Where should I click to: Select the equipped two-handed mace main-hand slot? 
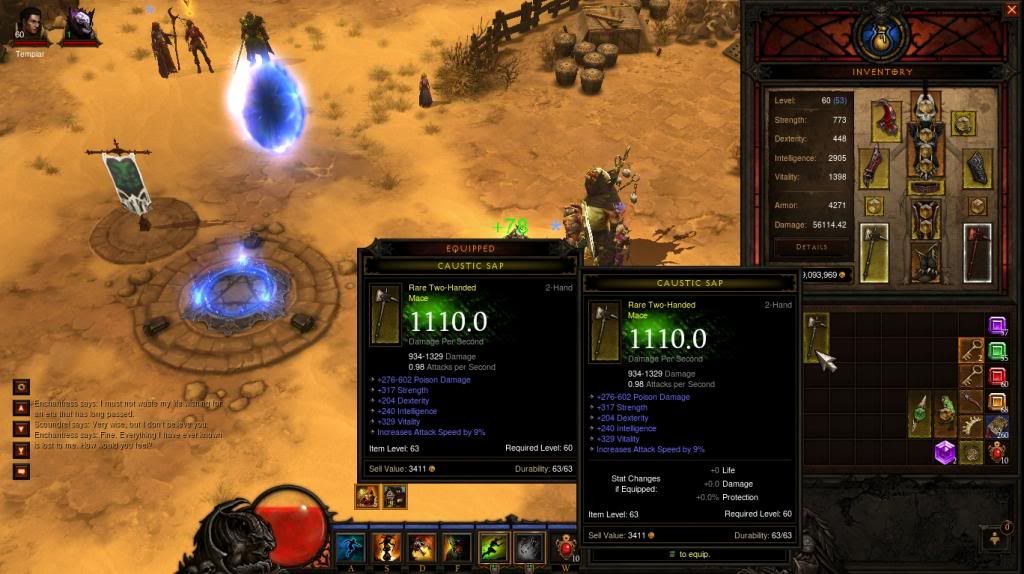click(x=873, y=254)
